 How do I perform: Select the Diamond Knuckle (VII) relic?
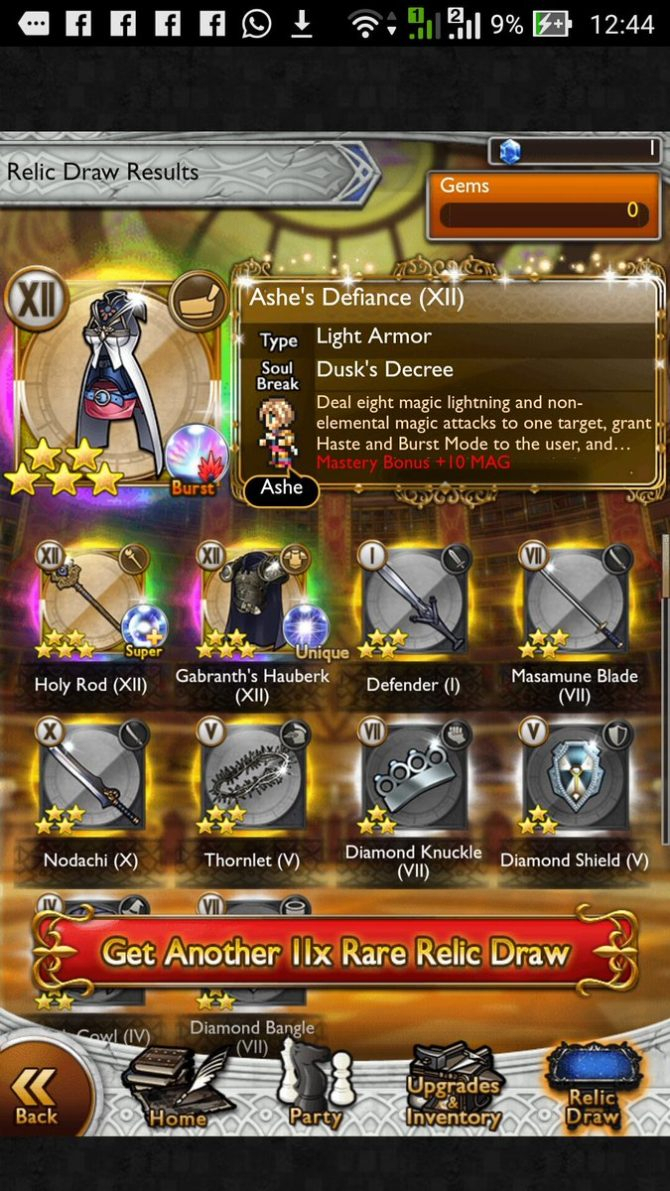pyautogui.click(x=415, y=777)
